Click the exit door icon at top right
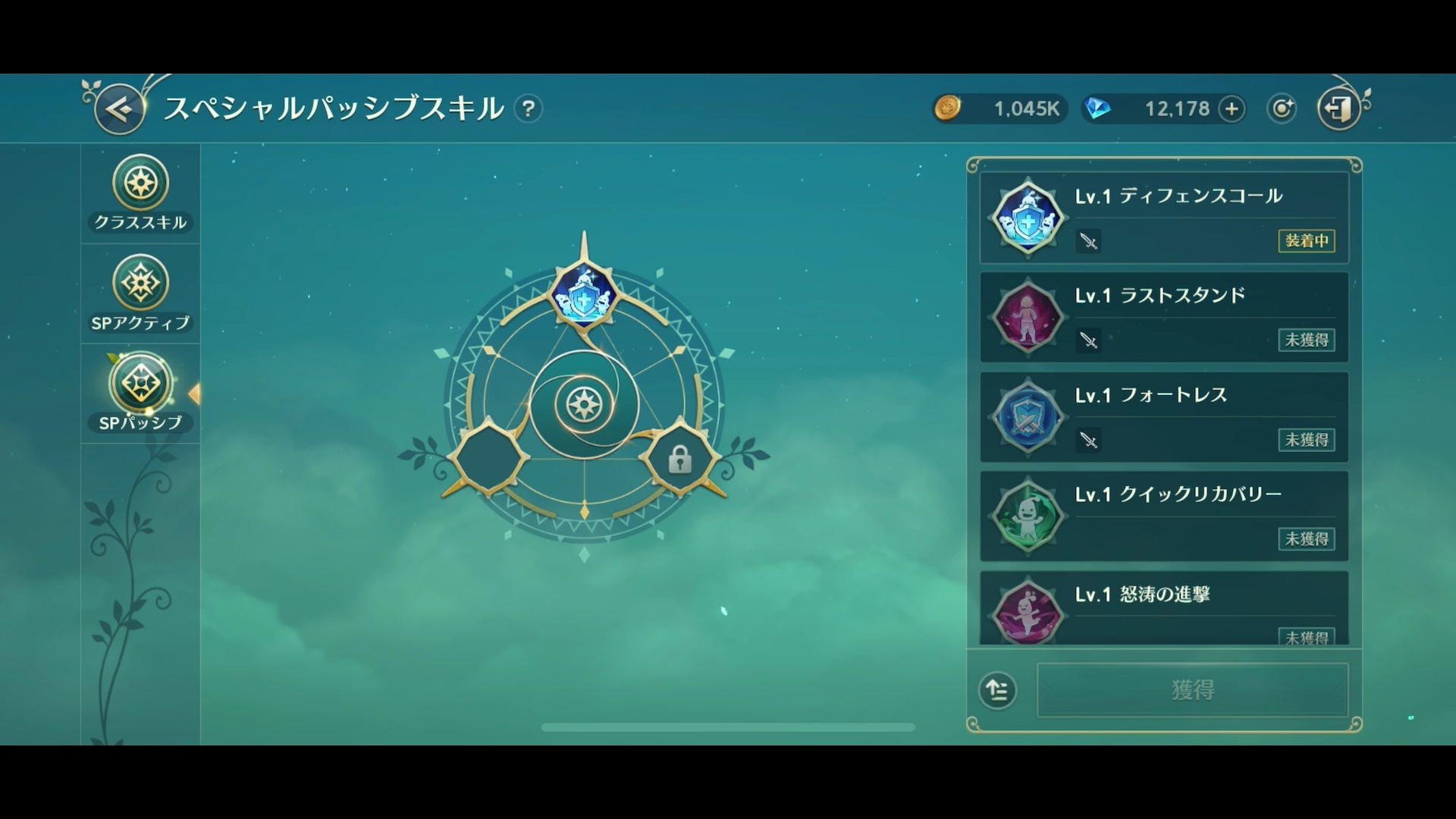The width and height of the screenshot is (1456, 819). pyautogui.click(x=1339, y=108)
